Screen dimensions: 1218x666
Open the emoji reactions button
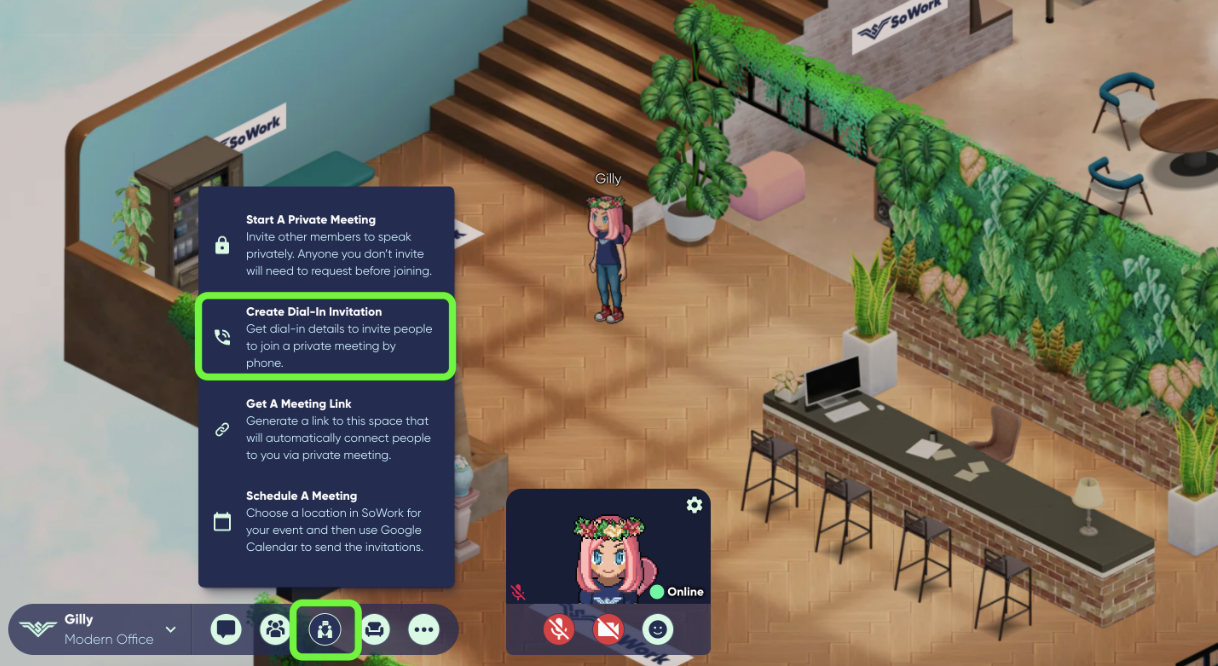pos(657,629)
